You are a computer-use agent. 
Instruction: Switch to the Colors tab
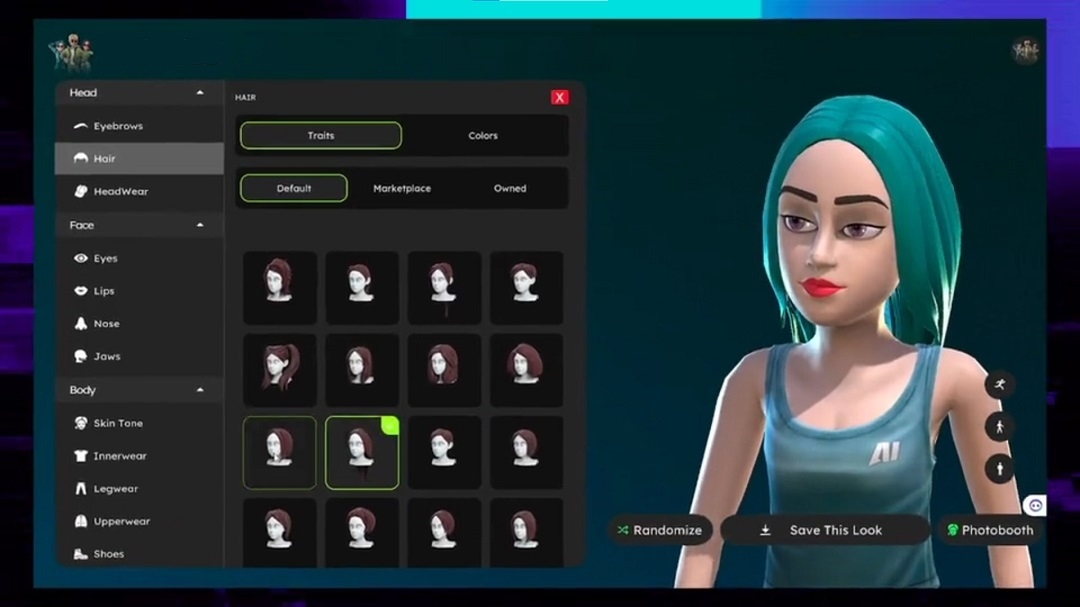[x=483, y=136]
